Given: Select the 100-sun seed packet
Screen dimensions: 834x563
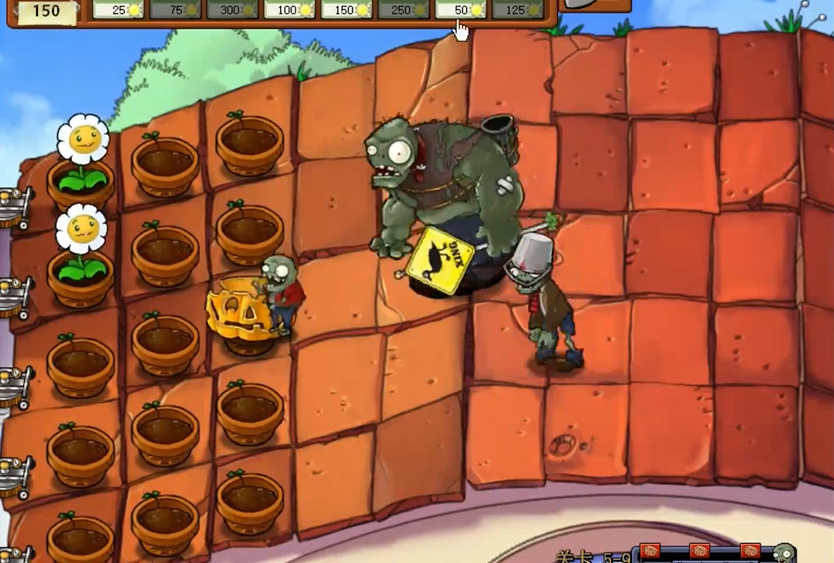Looking at the screenshot, I should (290, 10).
